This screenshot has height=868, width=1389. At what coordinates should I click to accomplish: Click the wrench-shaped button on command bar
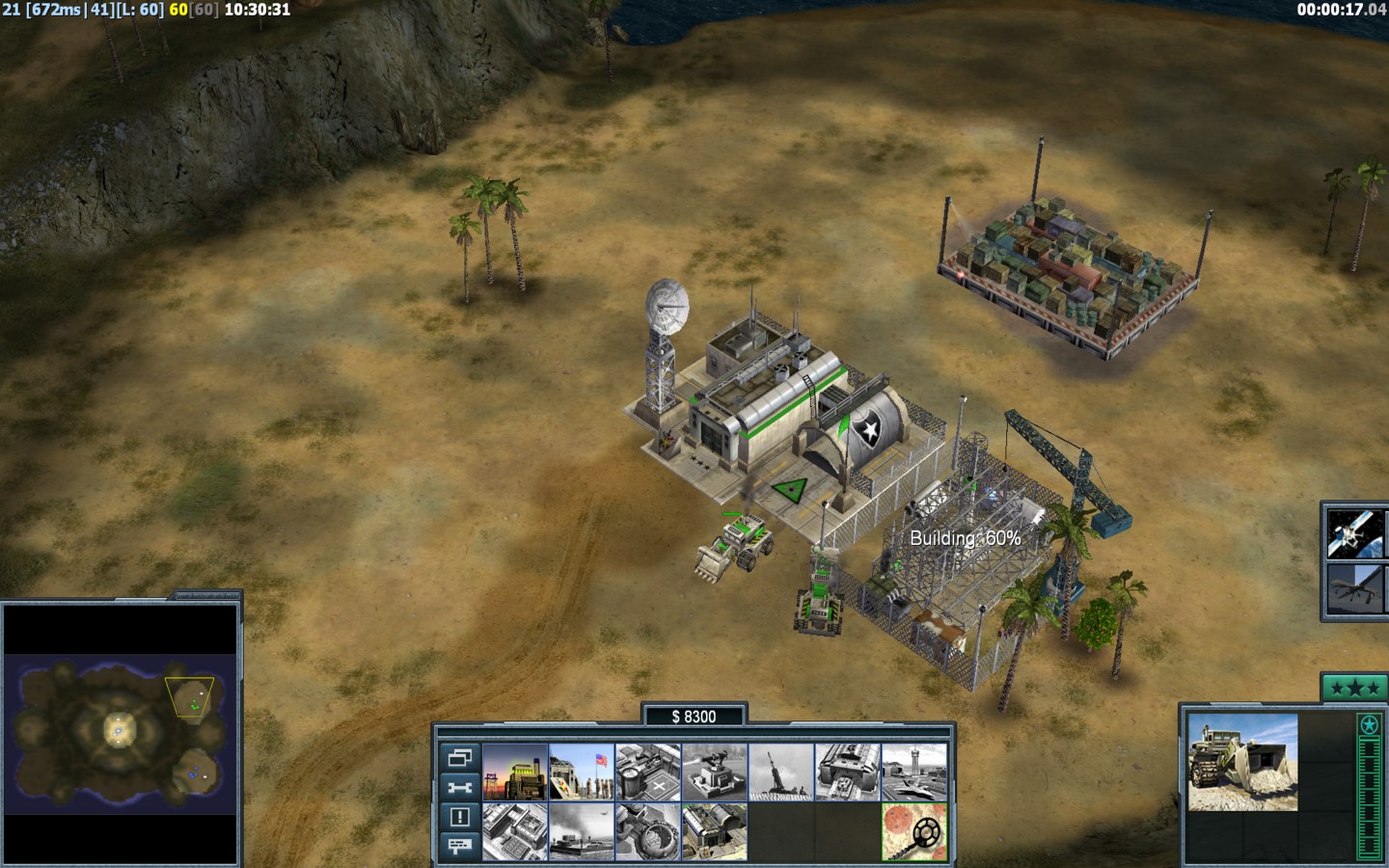459,787
